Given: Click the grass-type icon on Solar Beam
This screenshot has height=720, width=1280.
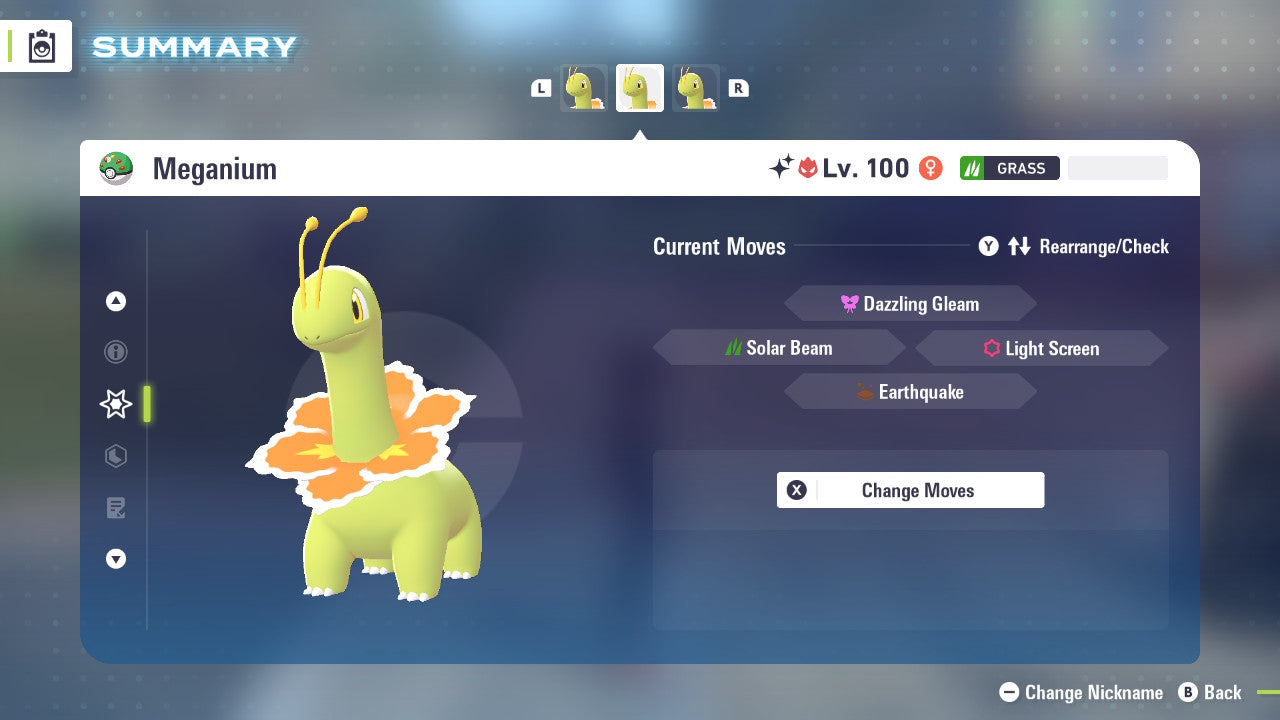Looking at the screenshot, I should [733, 348].
